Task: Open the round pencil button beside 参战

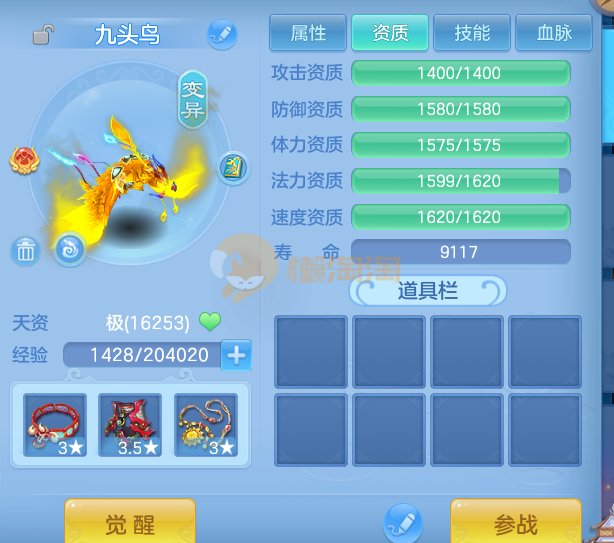Action: click(x=403, y=523)
